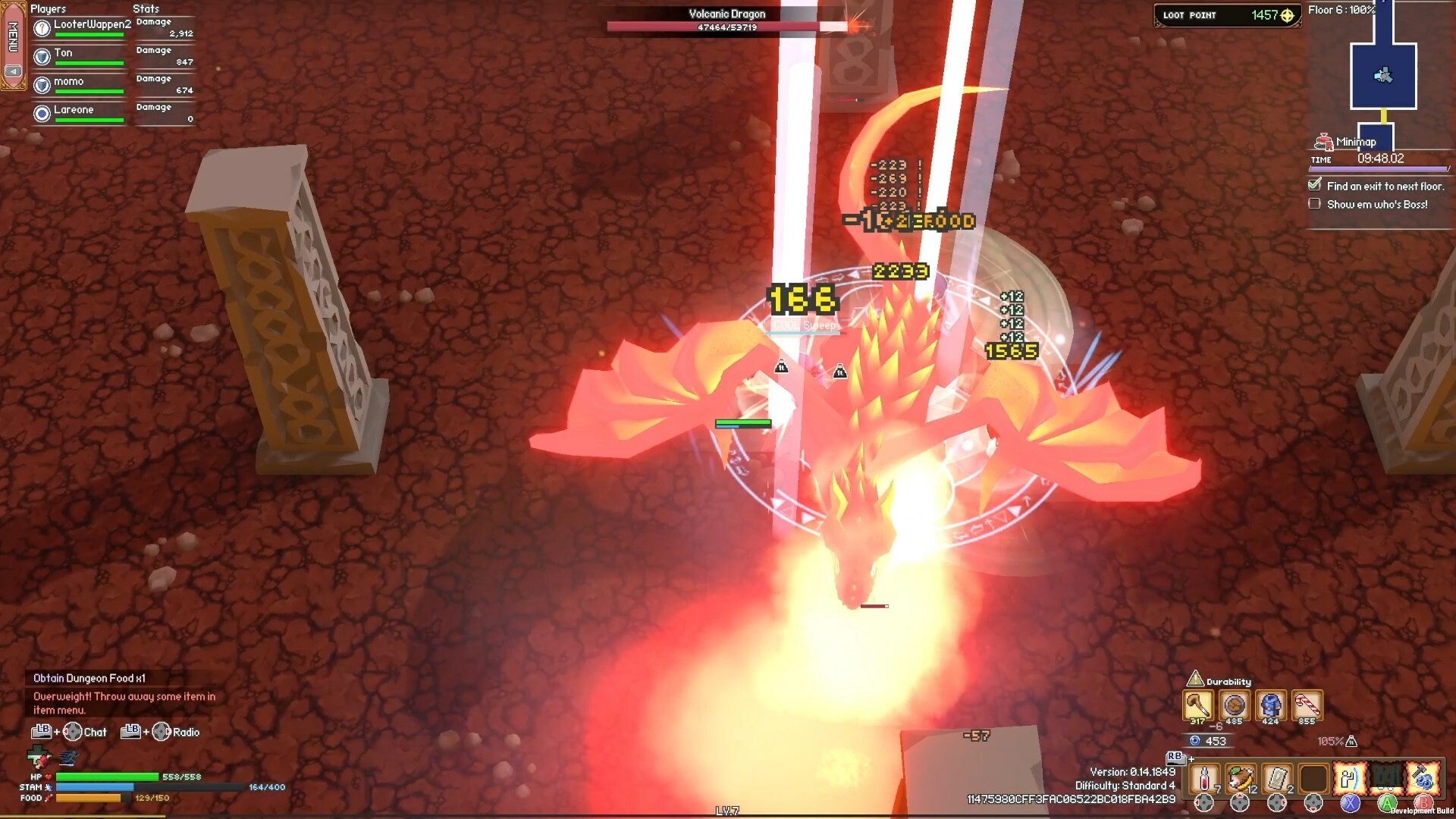This screenshot has width=1456, height=819.
Task: Select the round wooden shield slot
Action: 1235,704
